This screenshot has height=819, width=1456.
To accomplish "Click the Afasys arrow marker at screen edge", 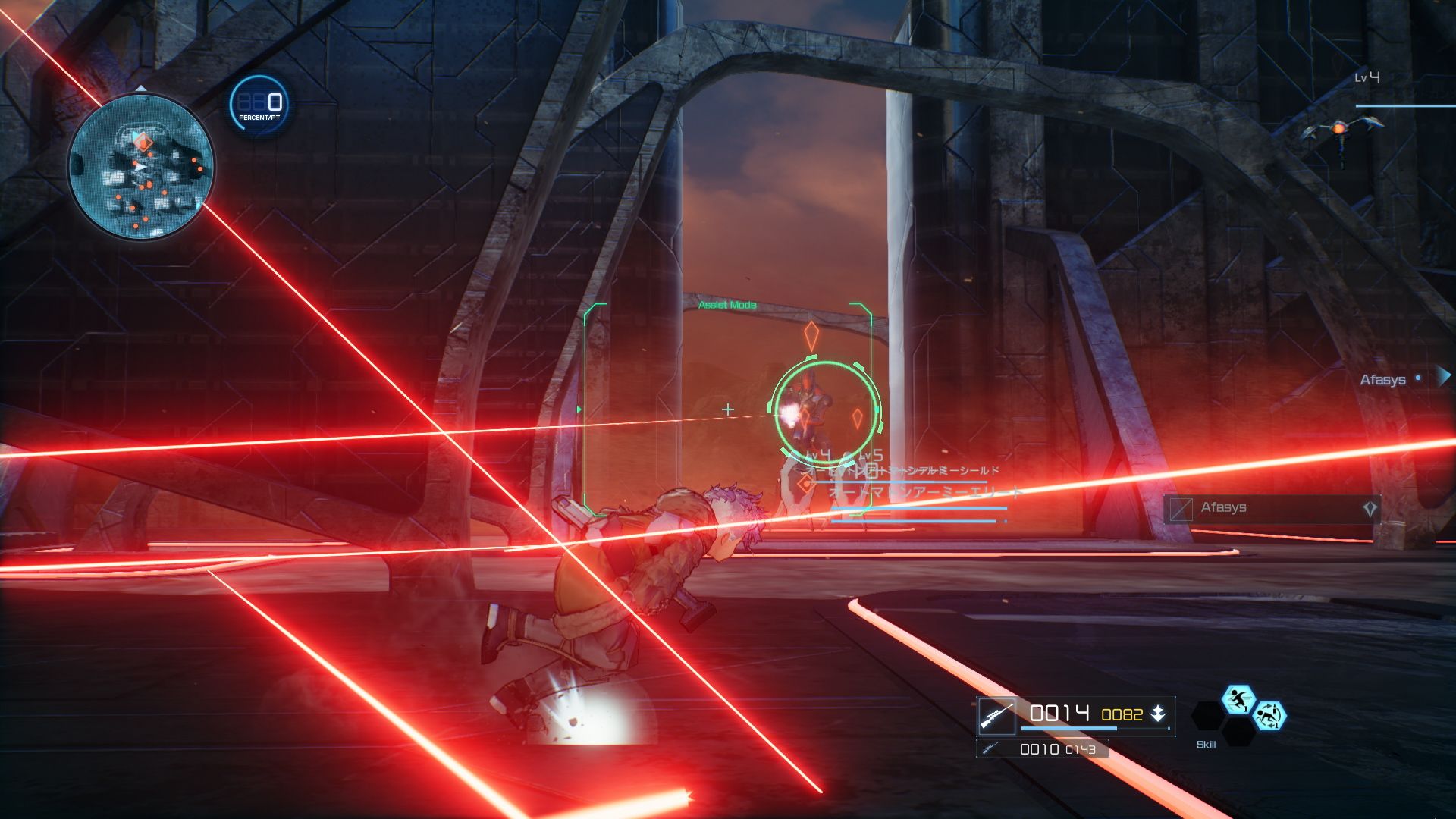I will click(1444, 377).
